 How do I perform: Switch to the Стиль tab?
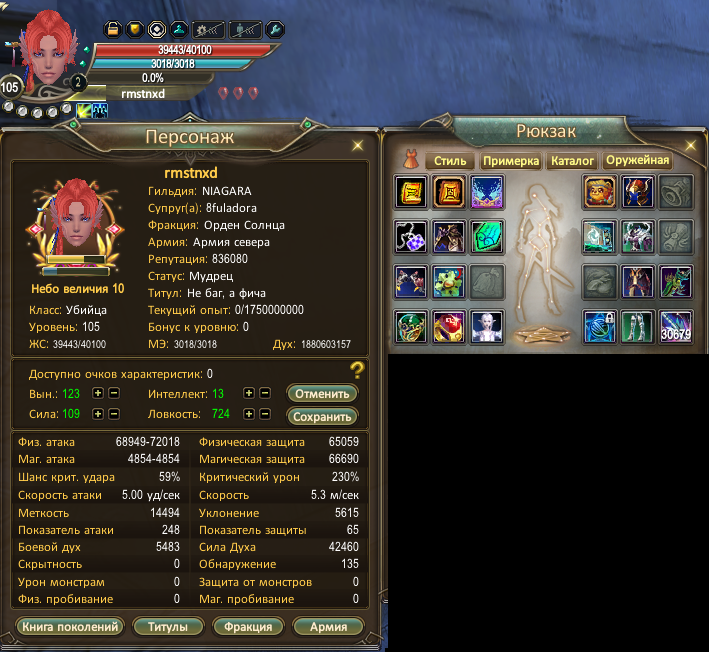[x=450, y=161]
